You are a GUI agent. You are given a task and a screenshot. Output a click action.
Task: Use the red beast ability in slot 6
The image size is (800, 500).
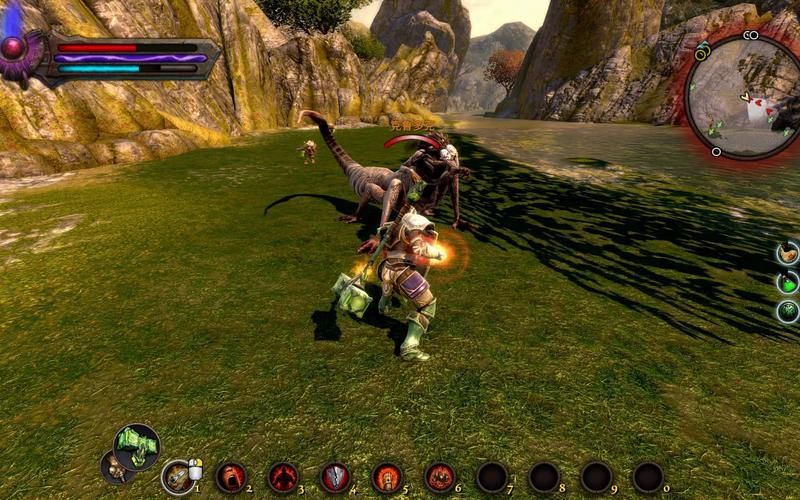tap(439, 477)
